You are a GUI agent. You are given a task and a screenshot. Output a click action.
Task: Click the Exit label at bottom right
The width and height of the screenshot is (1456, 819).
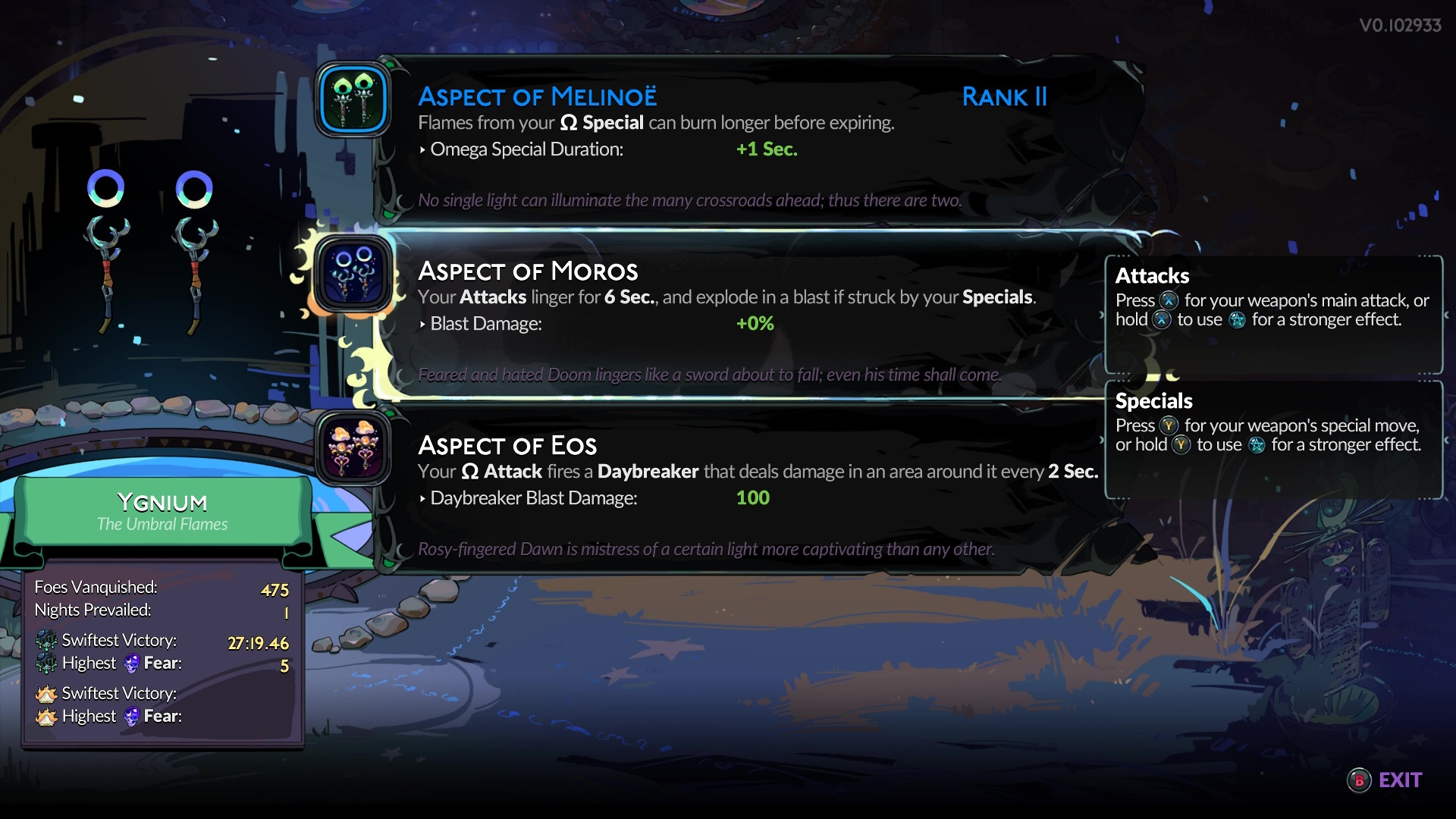pyautogui.click(x=1399, y=779)
